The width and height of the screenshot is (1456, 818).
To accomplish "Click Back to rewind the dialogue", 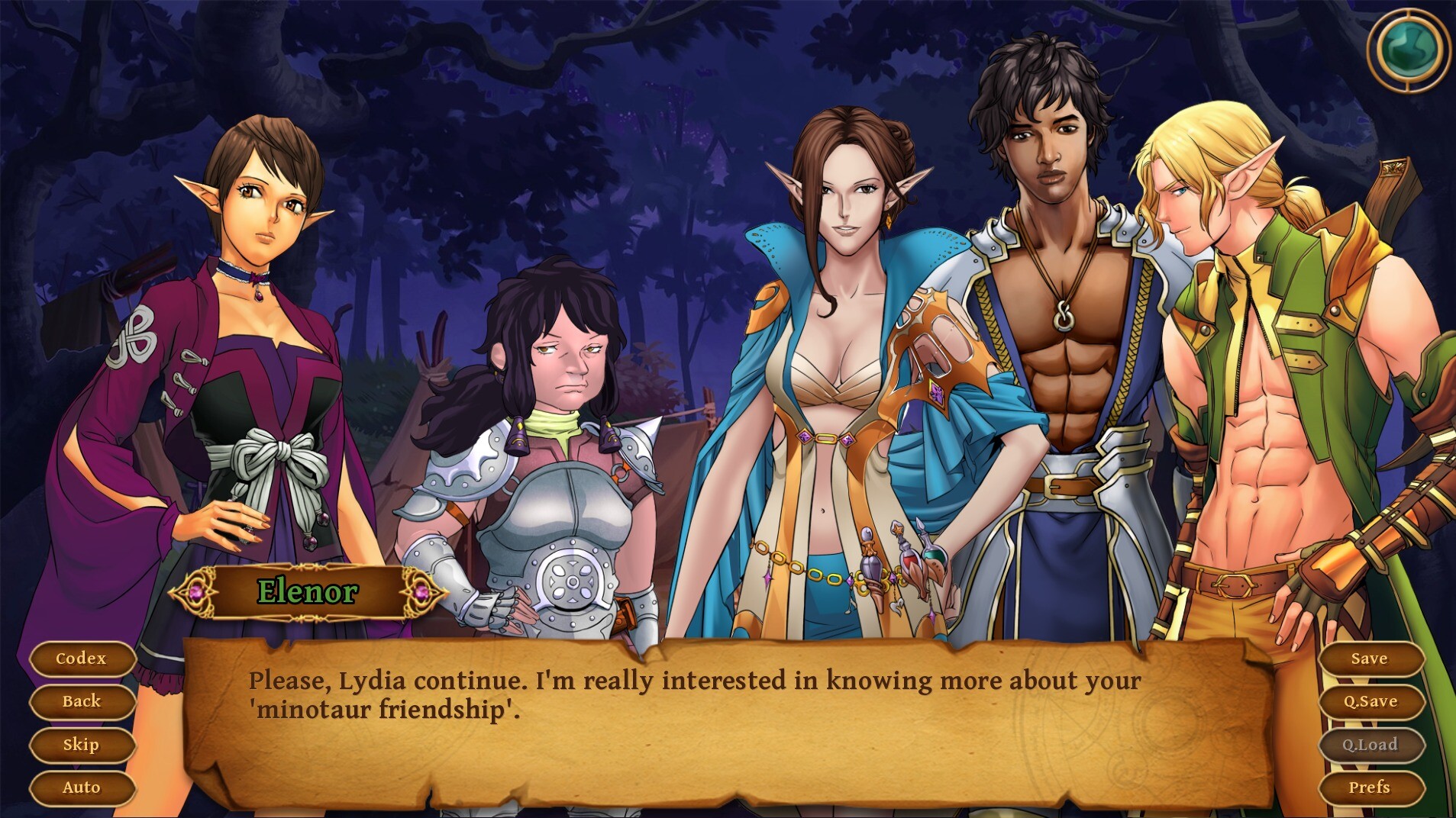I will [82, 701].
